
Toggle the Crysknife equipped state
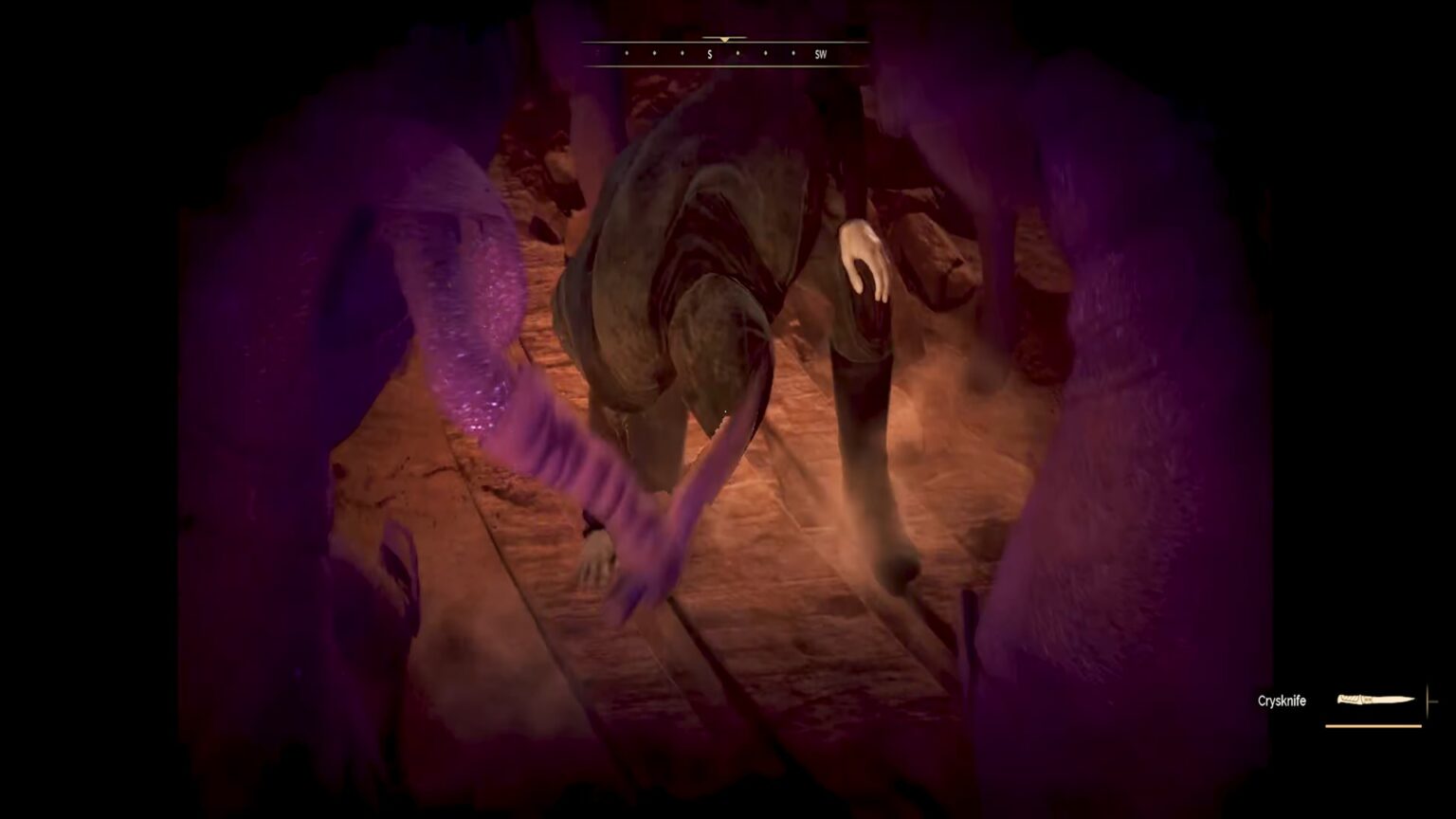tap(1374, 700)
